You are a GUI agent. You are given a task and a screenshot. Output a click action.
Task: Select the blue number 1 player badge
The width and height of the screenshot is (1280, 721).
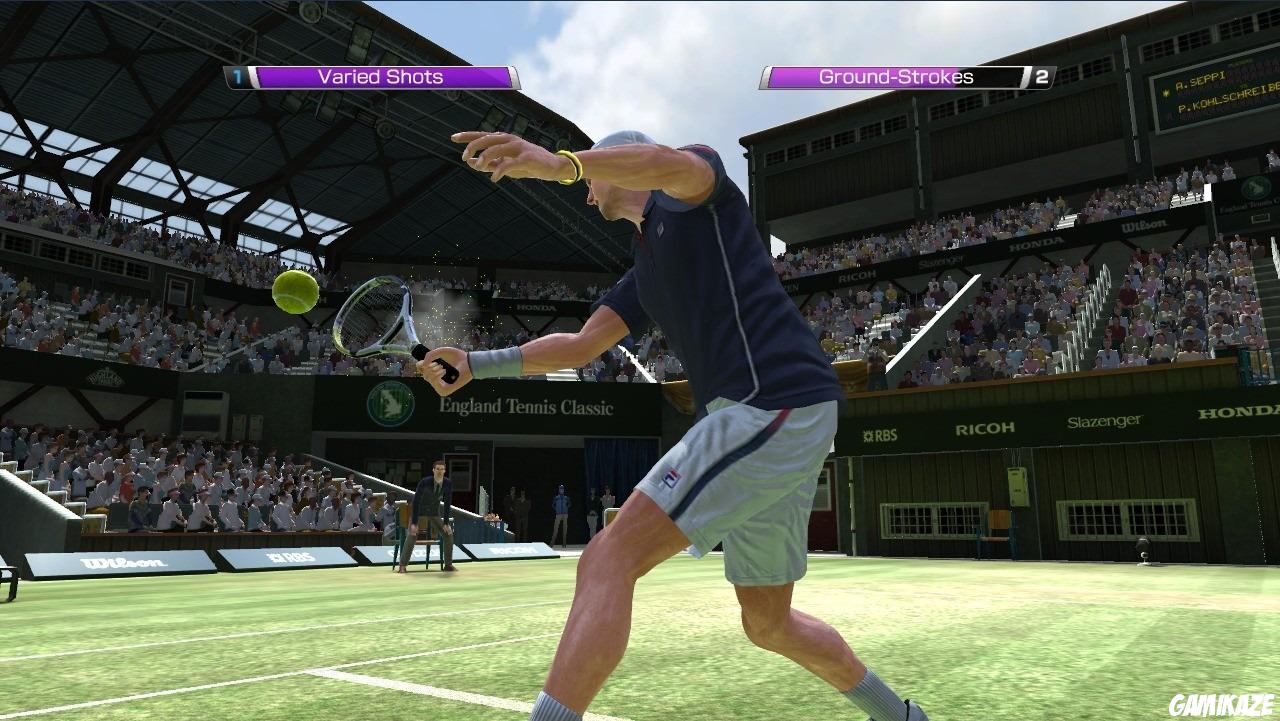tap(235, 77)
